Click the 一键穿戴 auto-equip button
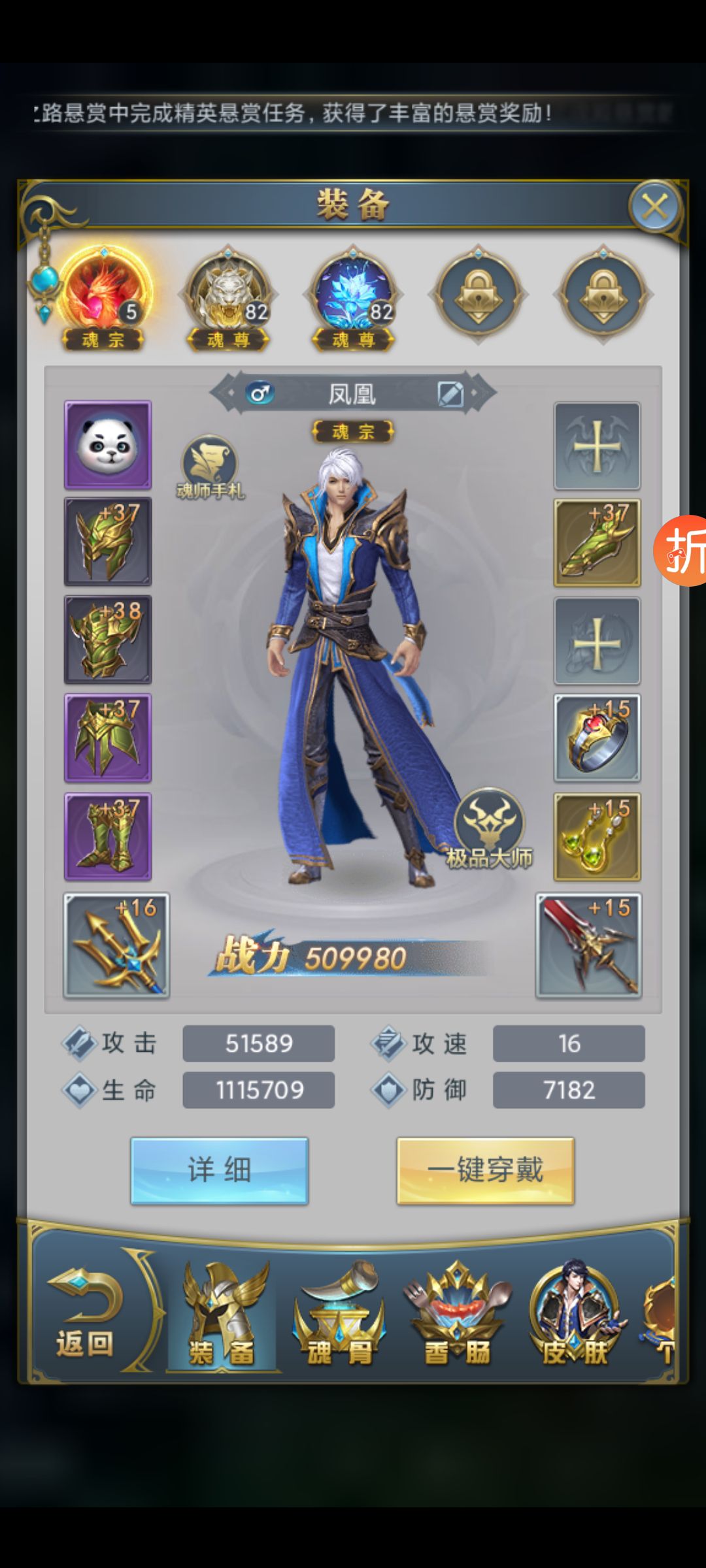This screenshot has width=706, height=1568. point(485,1170)
